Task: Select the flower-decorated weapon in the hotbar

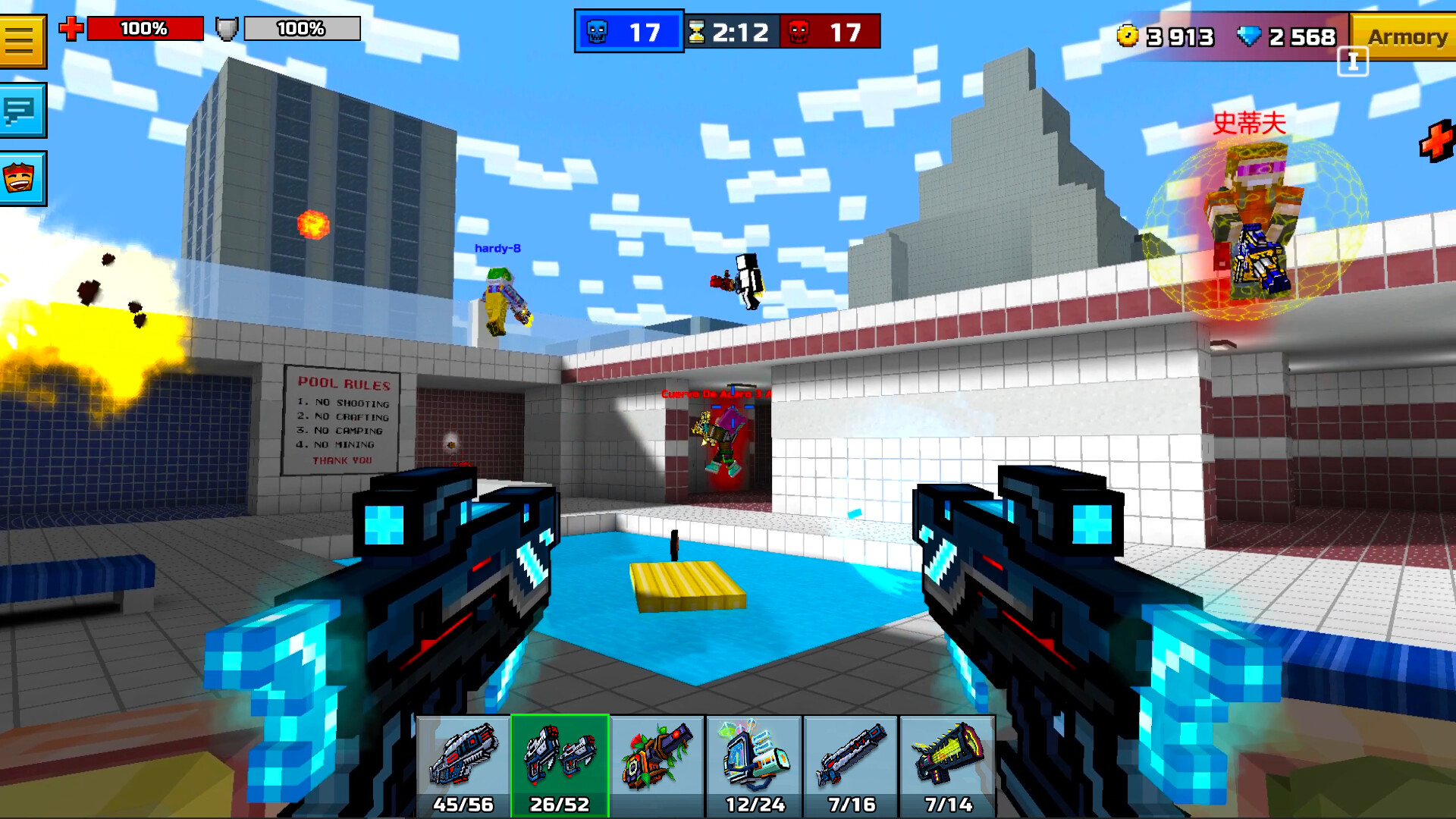Action: click(656, 762)
